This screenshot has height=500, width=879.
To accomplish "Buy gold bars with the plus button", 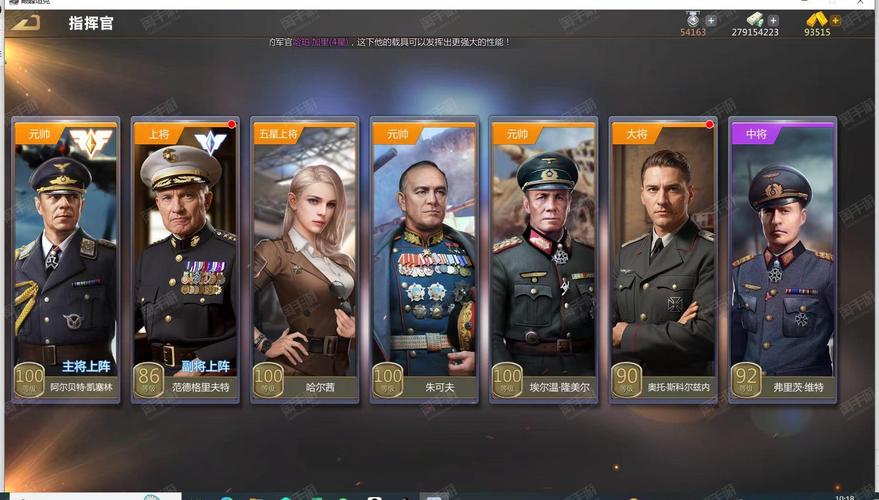I will 835,20.
